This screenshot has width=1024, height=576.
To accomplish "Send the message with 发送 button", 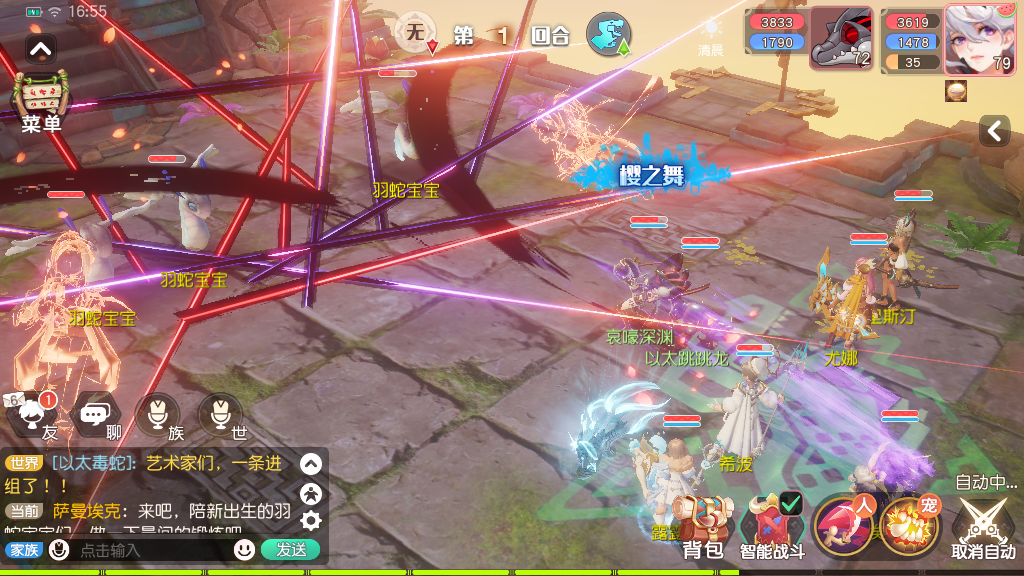I will pos(291,549).
